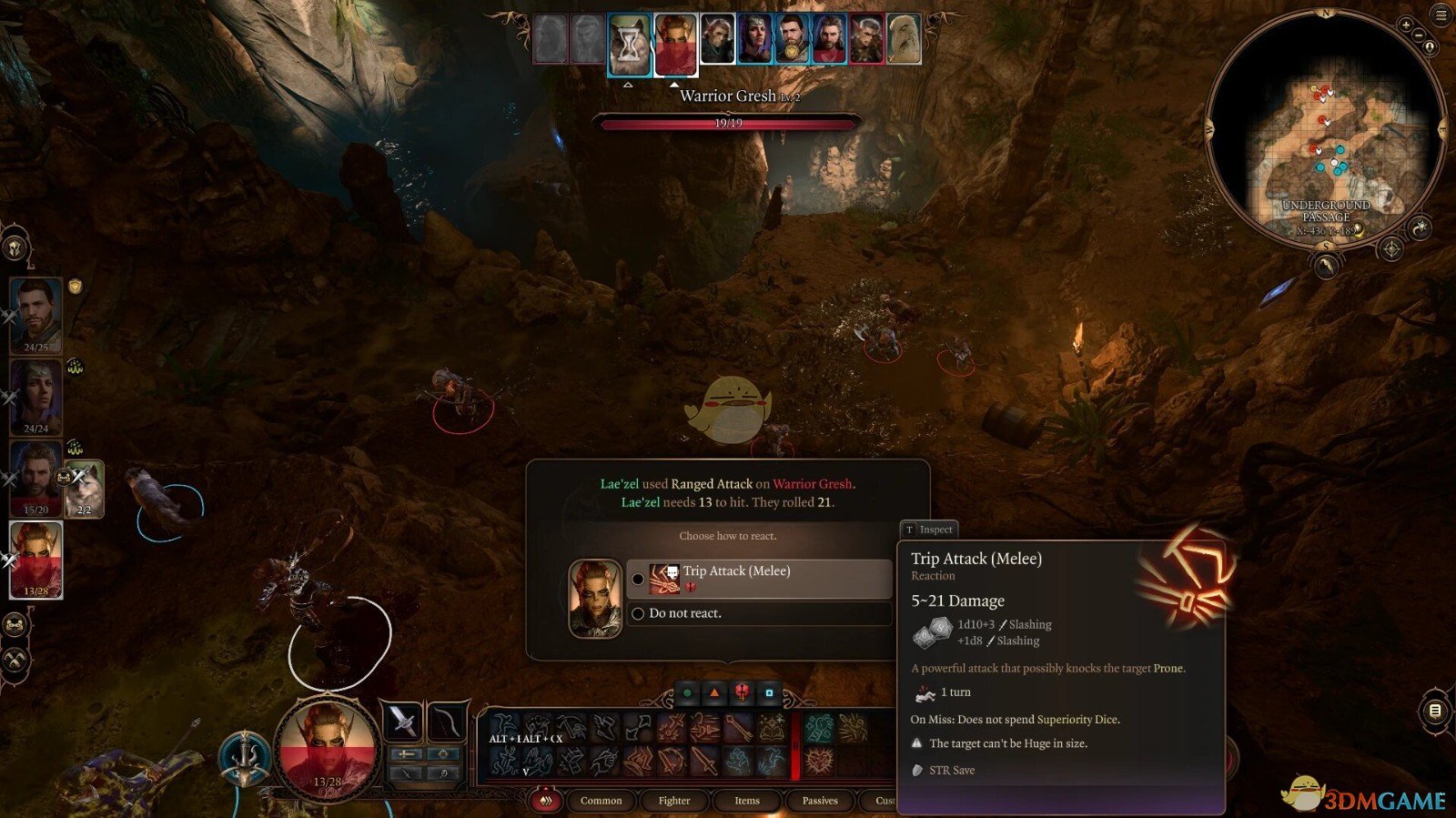1456x818 pixels.
Task: Select the purple-hooded party member portrait
Action: click(36, 398)
